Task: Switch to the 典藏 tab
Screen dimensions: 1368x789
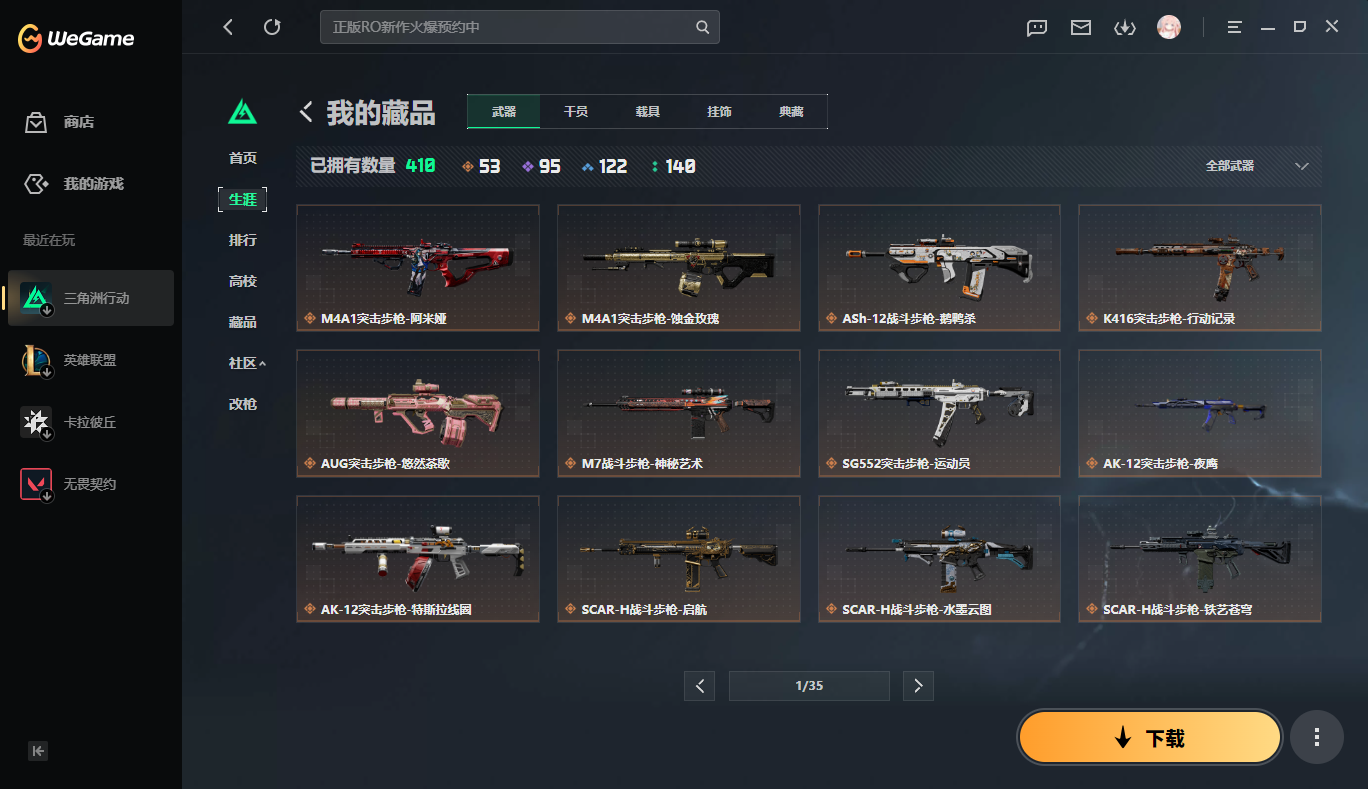Action: 791,111
